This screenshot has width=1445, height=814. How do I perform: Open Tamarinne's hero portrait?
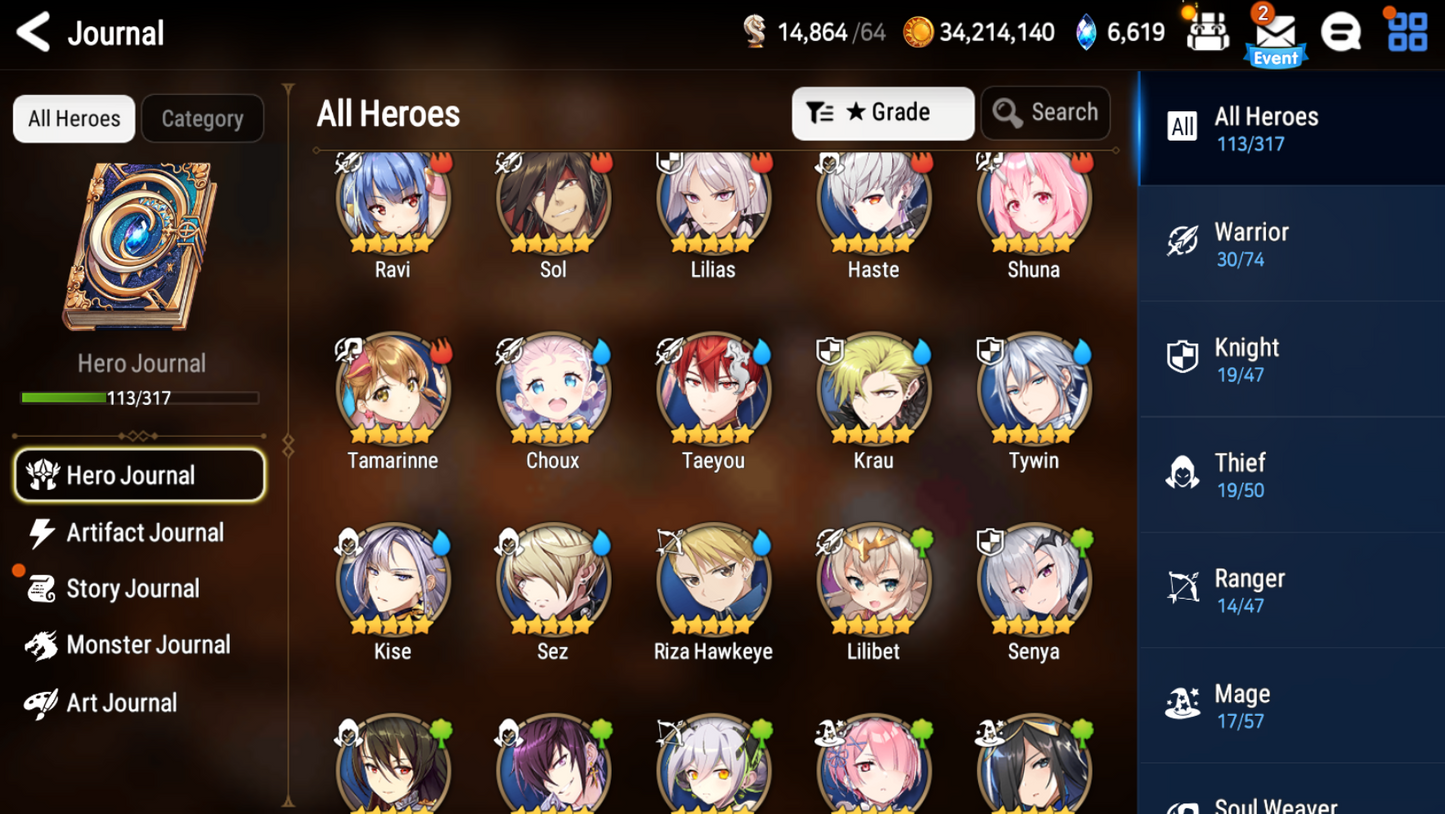point(392,390)
